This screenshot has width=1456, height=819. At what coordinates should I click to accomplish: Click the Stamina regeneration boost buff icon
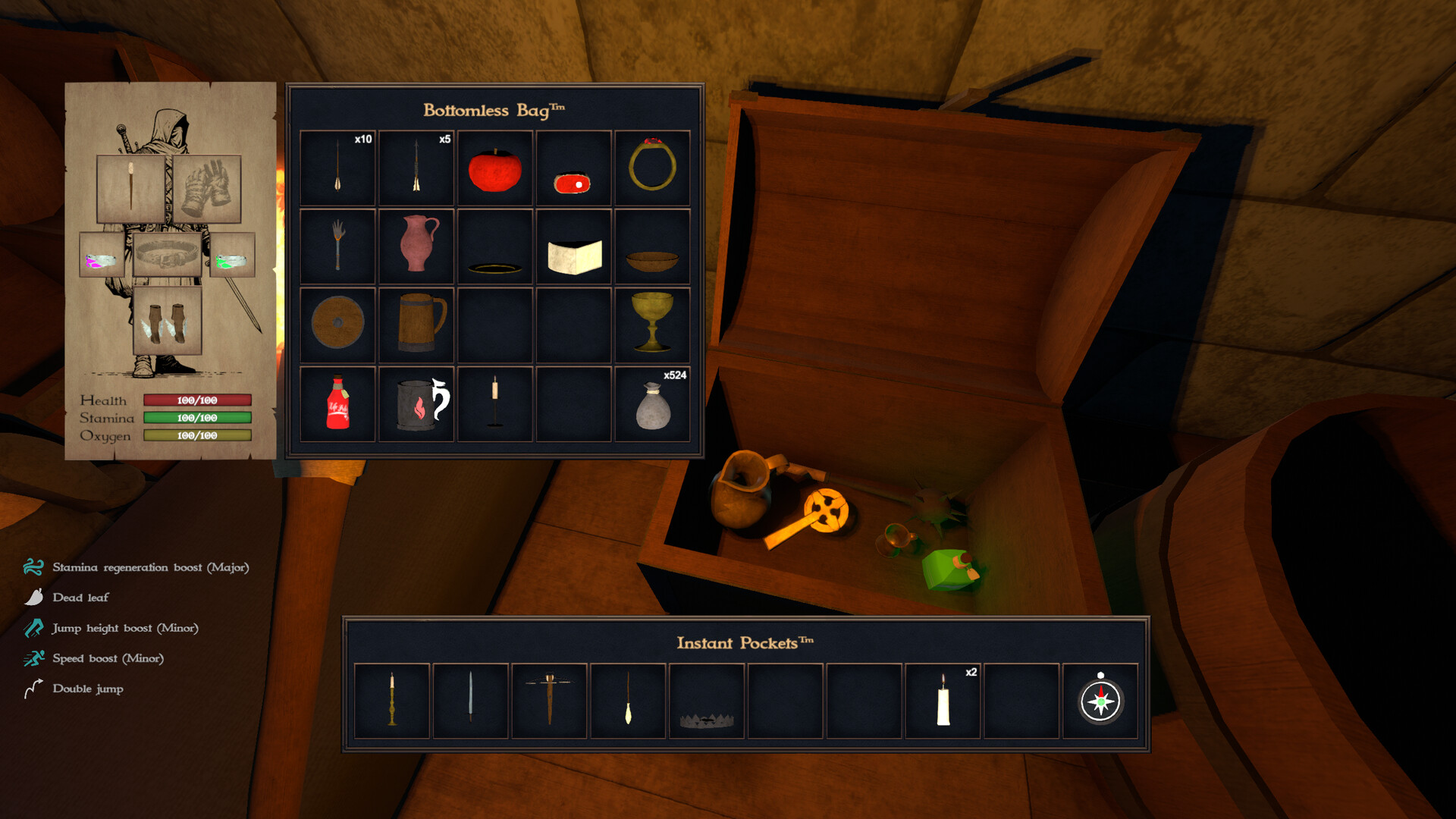click(32, 566)
